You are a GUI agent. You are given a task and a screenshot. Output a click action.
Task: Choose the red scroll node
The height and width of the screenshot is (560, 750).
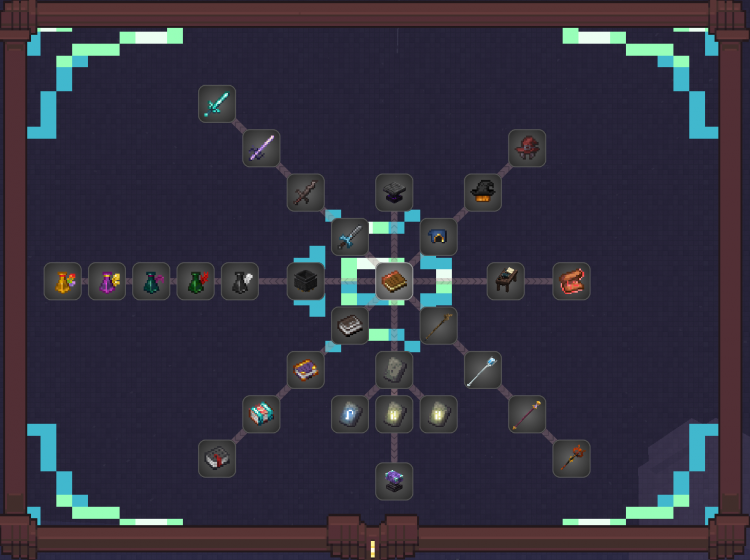coord(571,281)
